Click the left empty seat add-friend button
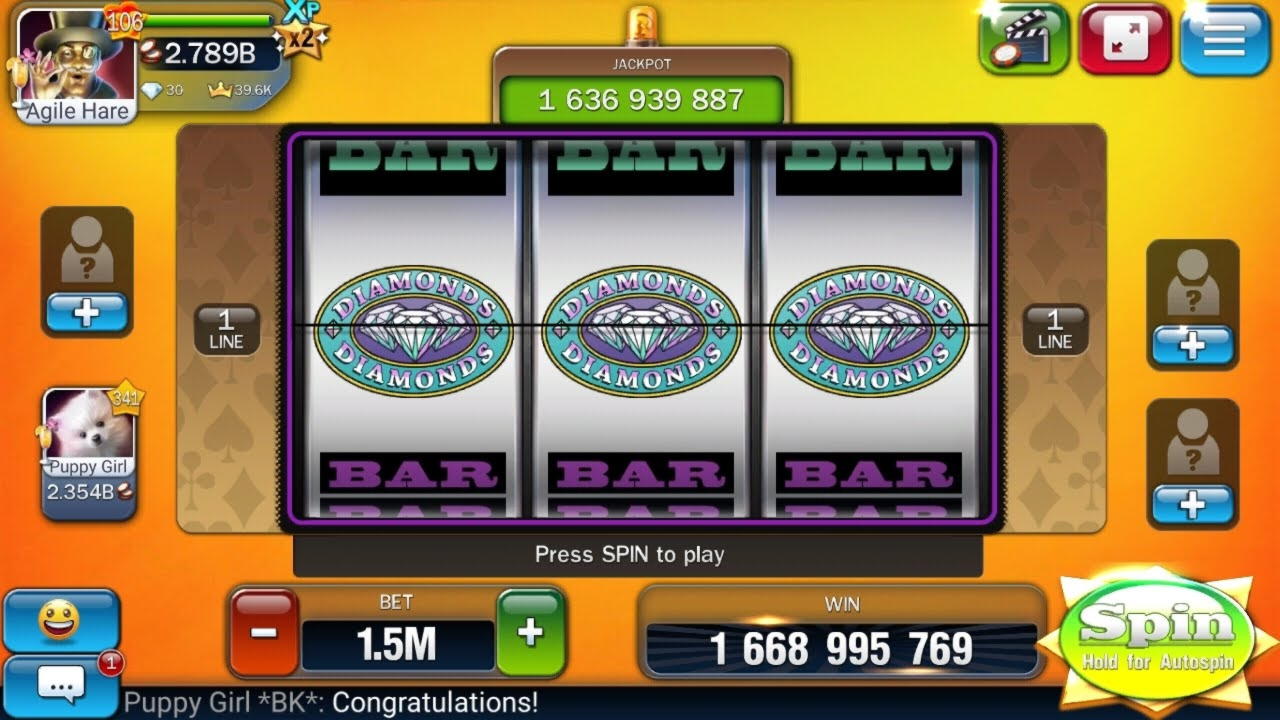 (x=87, y=313)
